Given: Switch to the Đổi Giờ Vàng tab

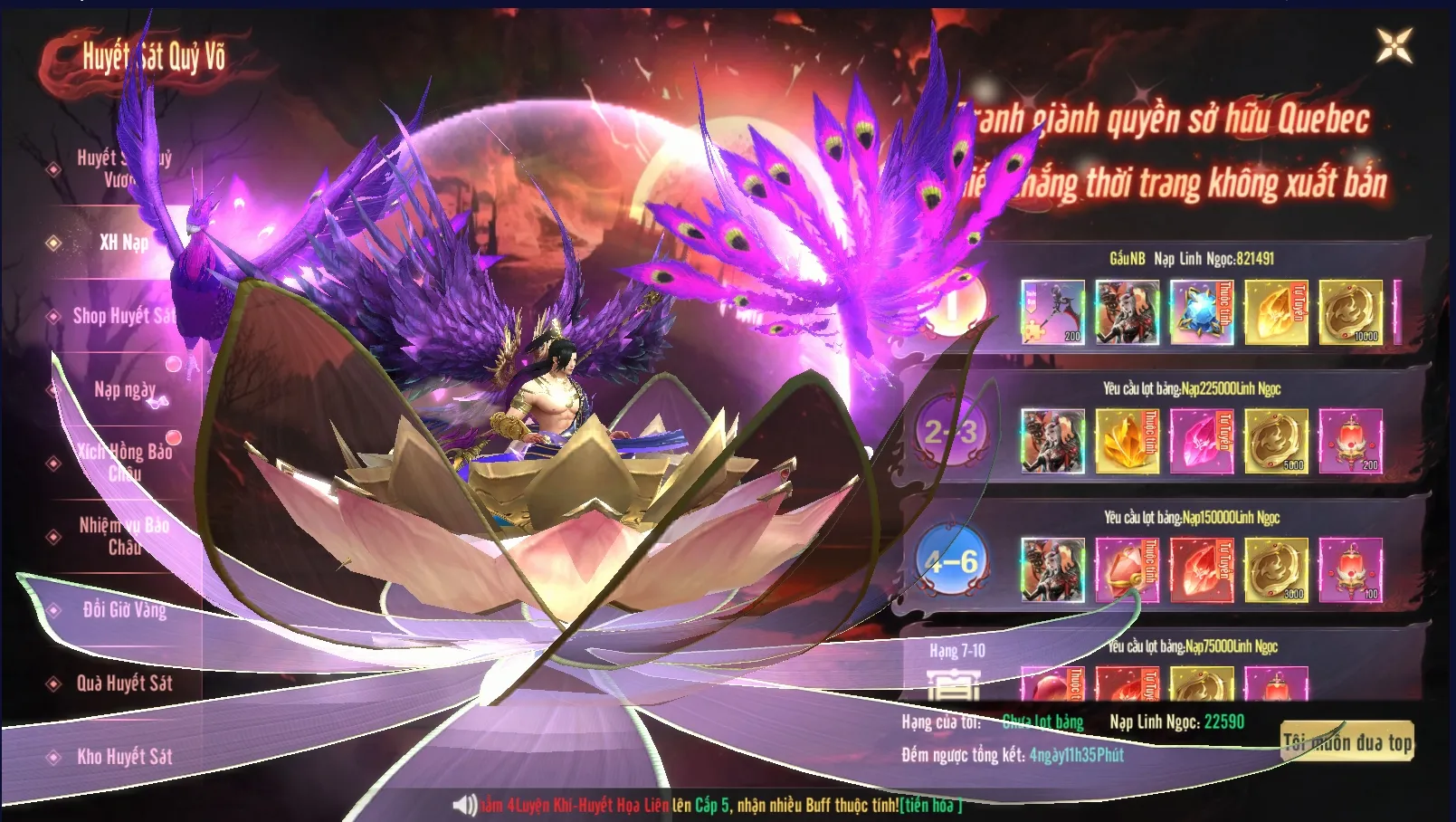Looking at the screenshot, I should (124, 609).
